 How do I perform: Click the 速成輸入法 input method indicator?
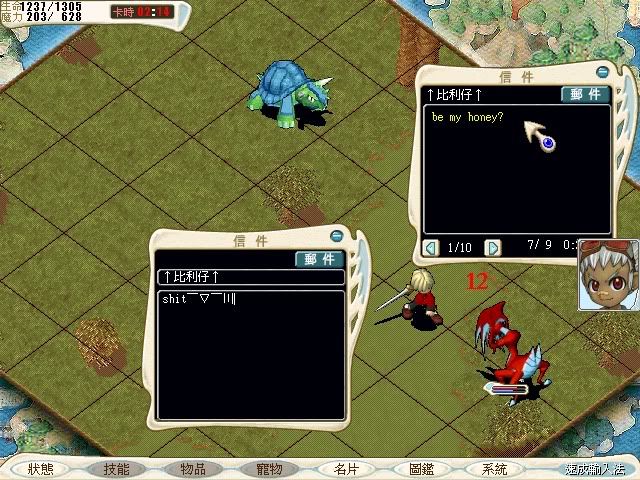pyautogui.click(x=593, y=469)
